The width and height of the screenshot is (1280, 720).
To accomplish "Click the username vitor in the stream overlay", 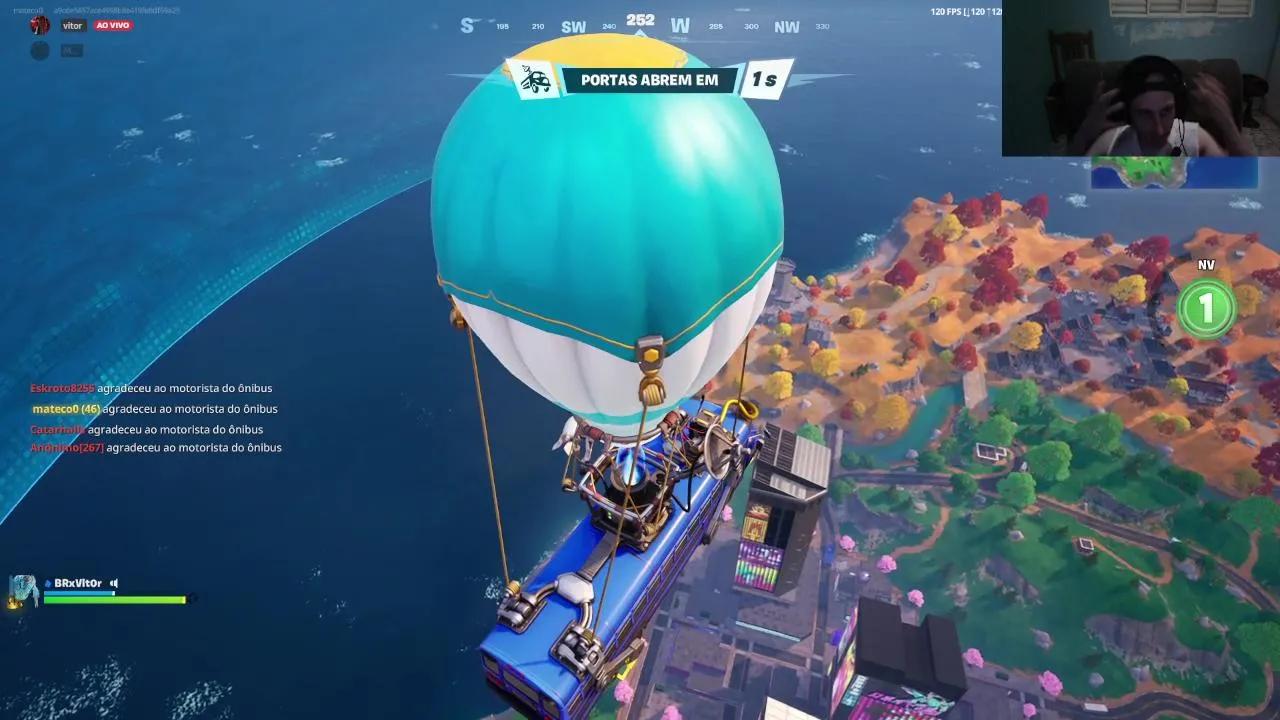I will [72, 25].
